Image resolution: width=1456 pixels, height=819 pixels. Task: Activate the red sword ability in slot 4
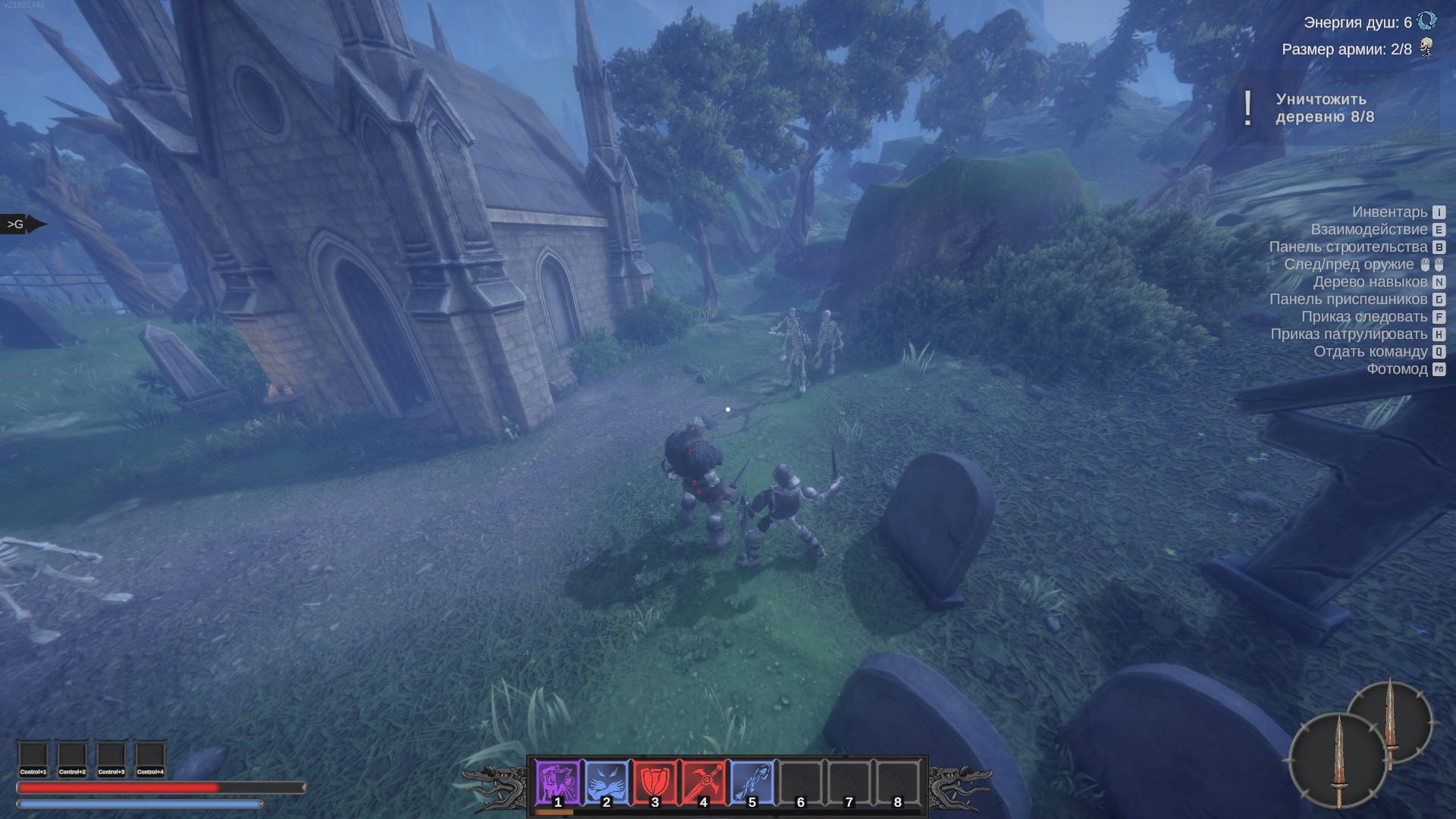[704, 783]
